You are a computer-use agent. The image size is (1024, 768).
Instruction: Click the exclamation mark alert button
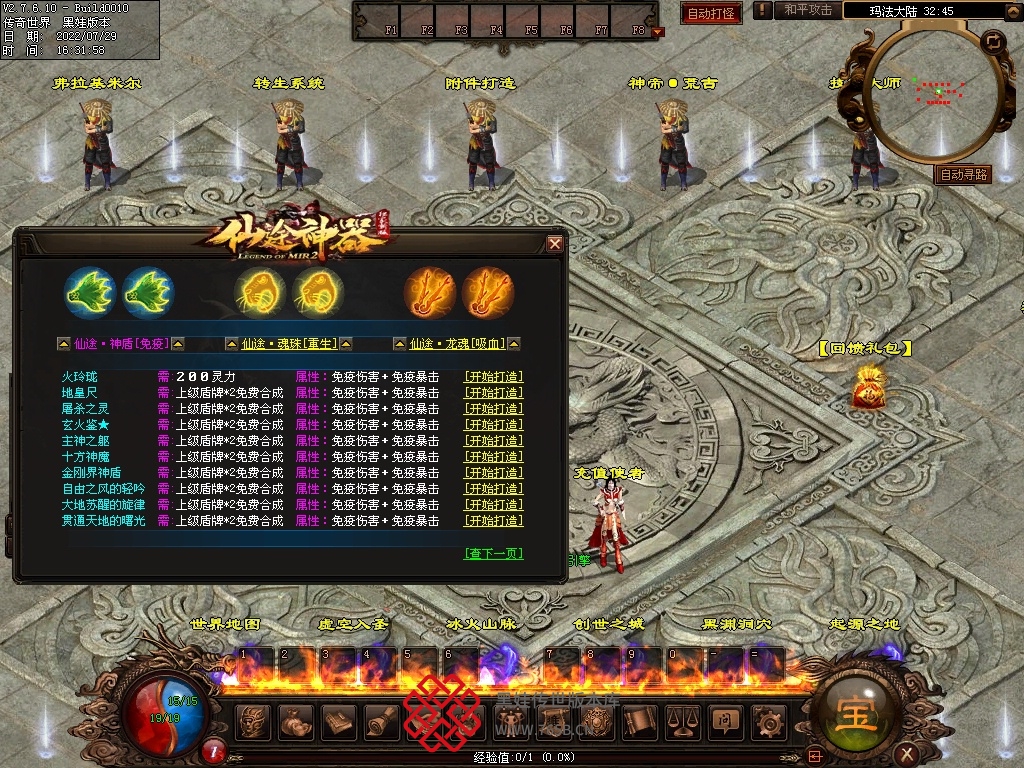[x=763, y=10]
